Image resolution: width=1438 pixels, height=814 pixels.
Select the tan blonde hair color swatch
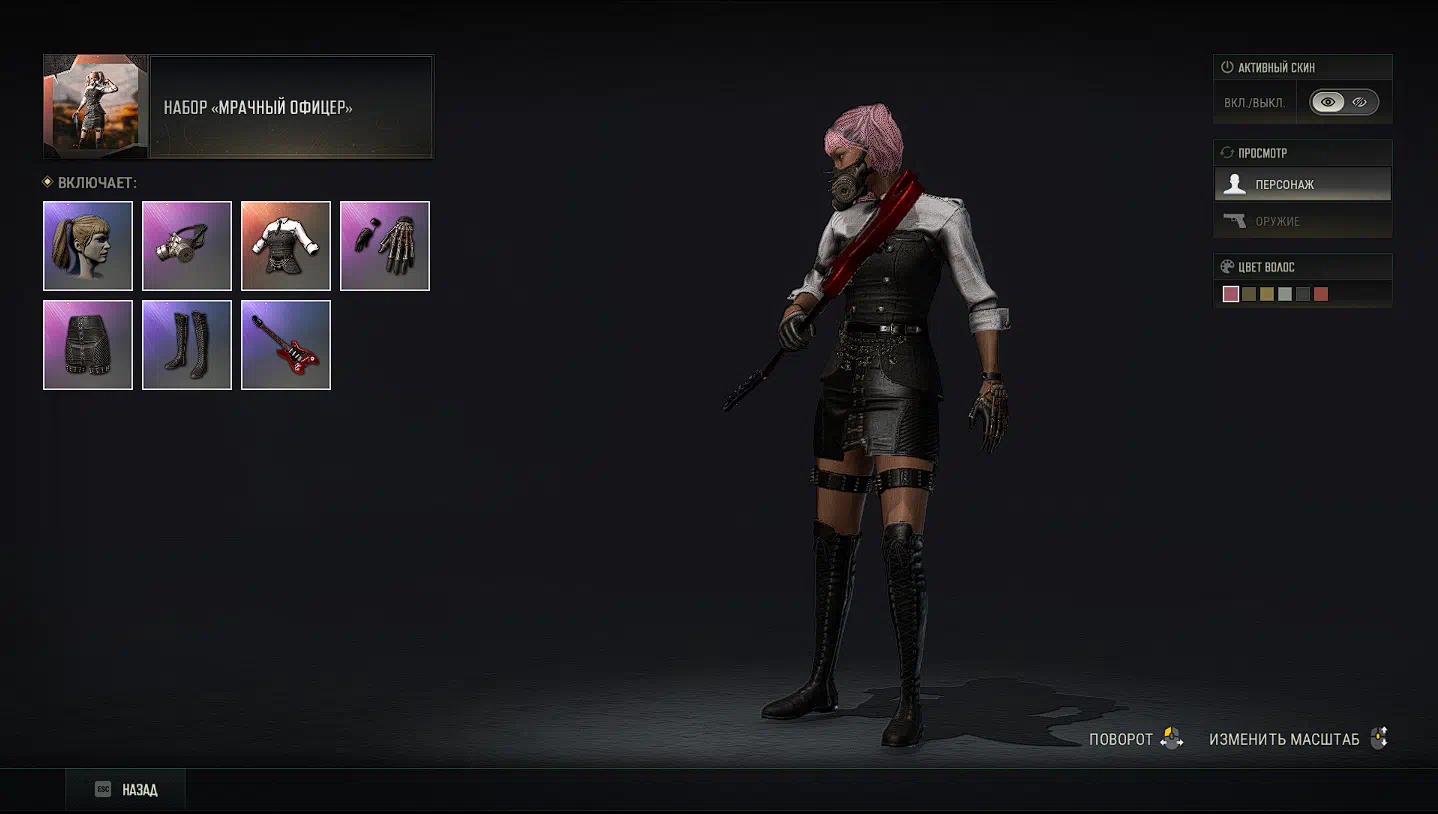click(x=1267, y=294)
